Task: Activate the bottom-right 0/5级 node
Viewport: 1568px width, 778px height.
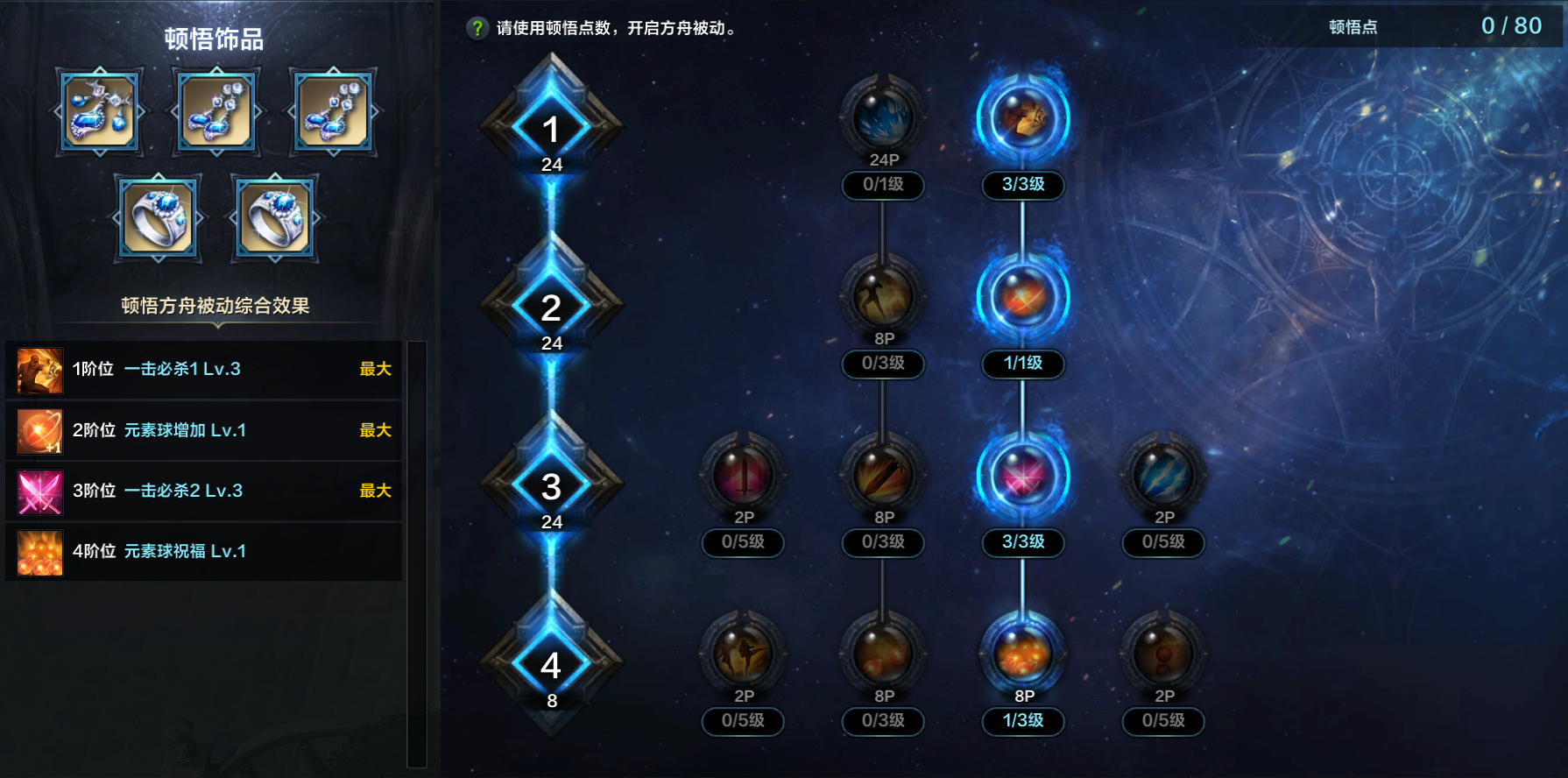Action: (1163, 722)
